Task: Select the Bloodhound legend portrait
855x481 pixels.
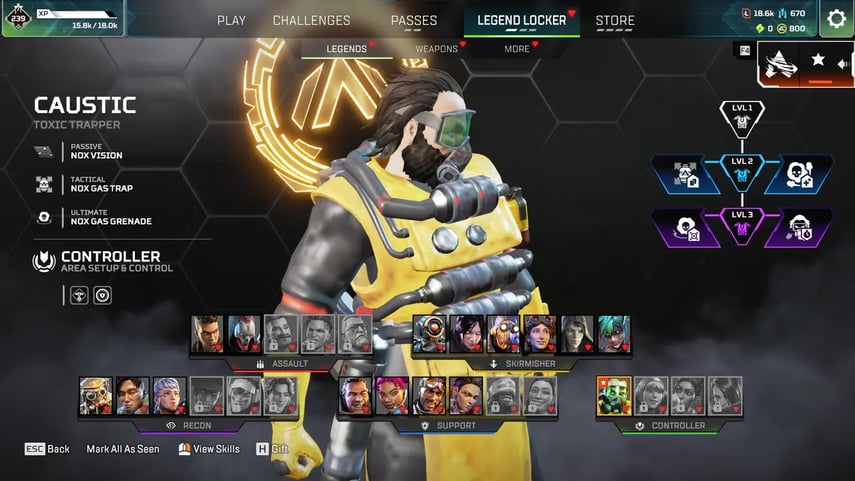Action: click(96, 396)
